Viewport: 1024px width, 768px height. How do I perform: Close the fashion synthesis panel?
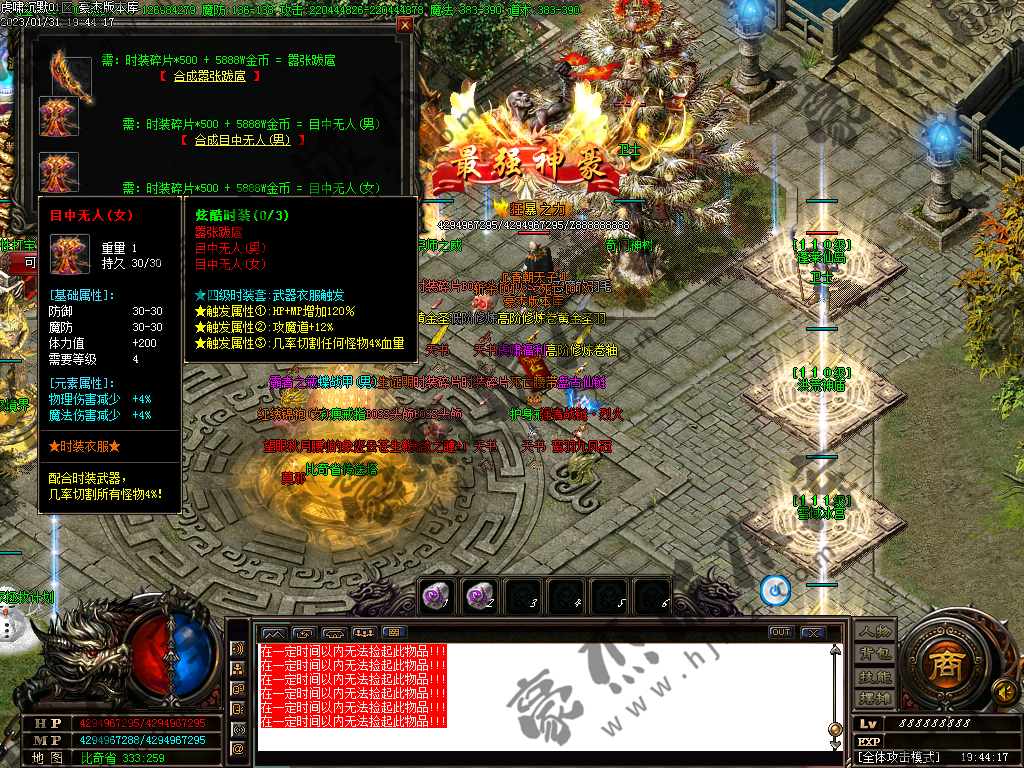(x=404, y=25)
